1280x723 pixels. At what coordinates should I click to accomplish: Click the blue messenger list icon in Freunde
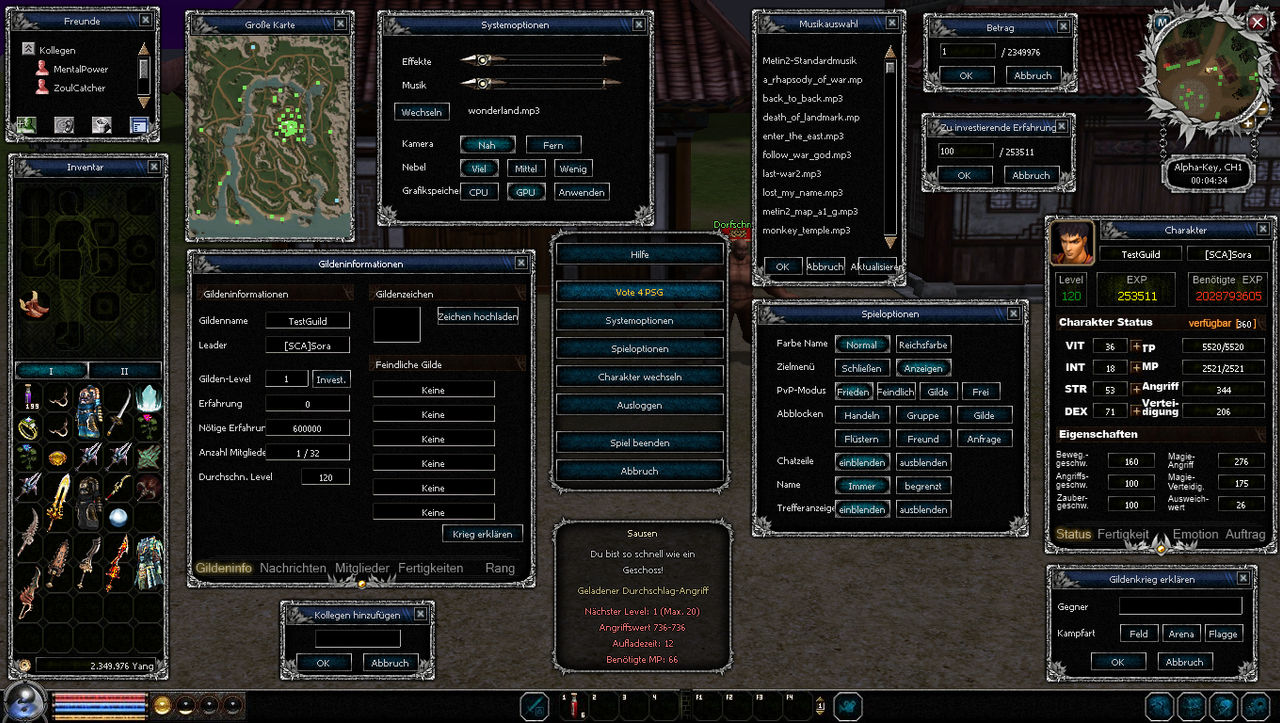pos(140,125)
